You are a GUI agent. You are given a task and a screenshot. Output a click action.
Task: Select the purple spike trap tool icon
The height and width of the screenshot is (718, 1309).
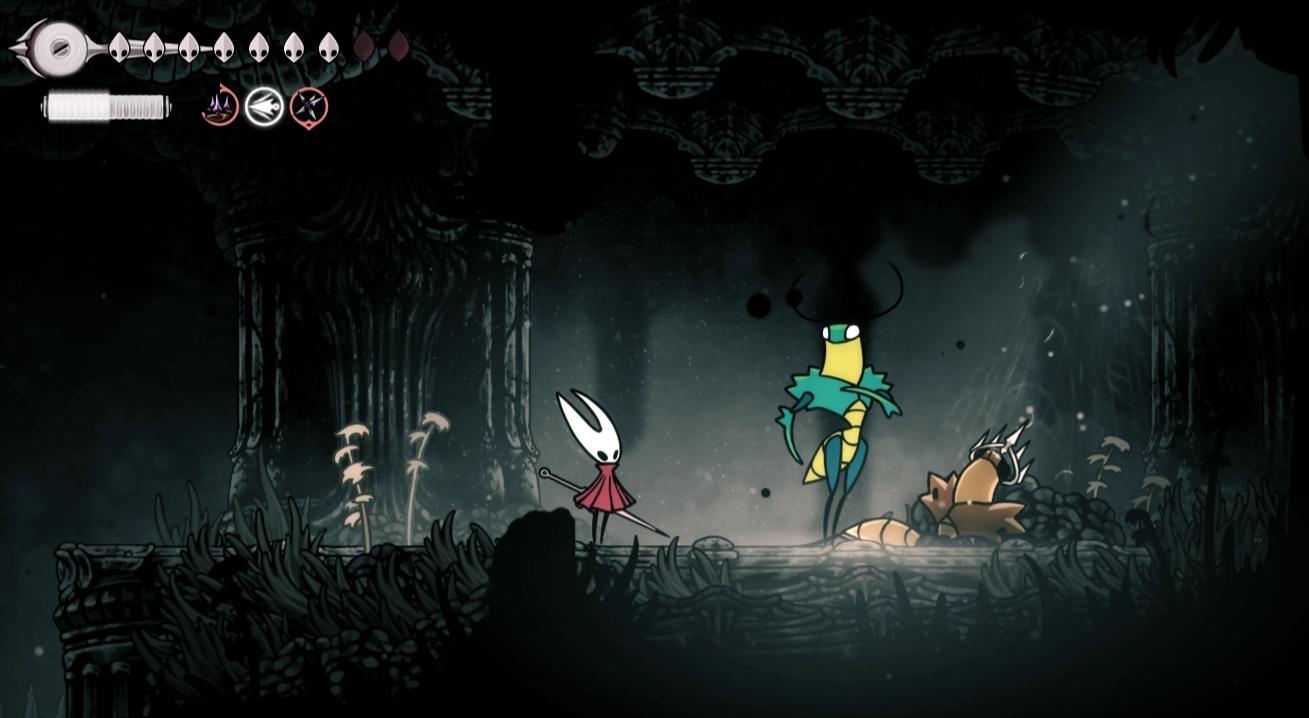(219, 106)
